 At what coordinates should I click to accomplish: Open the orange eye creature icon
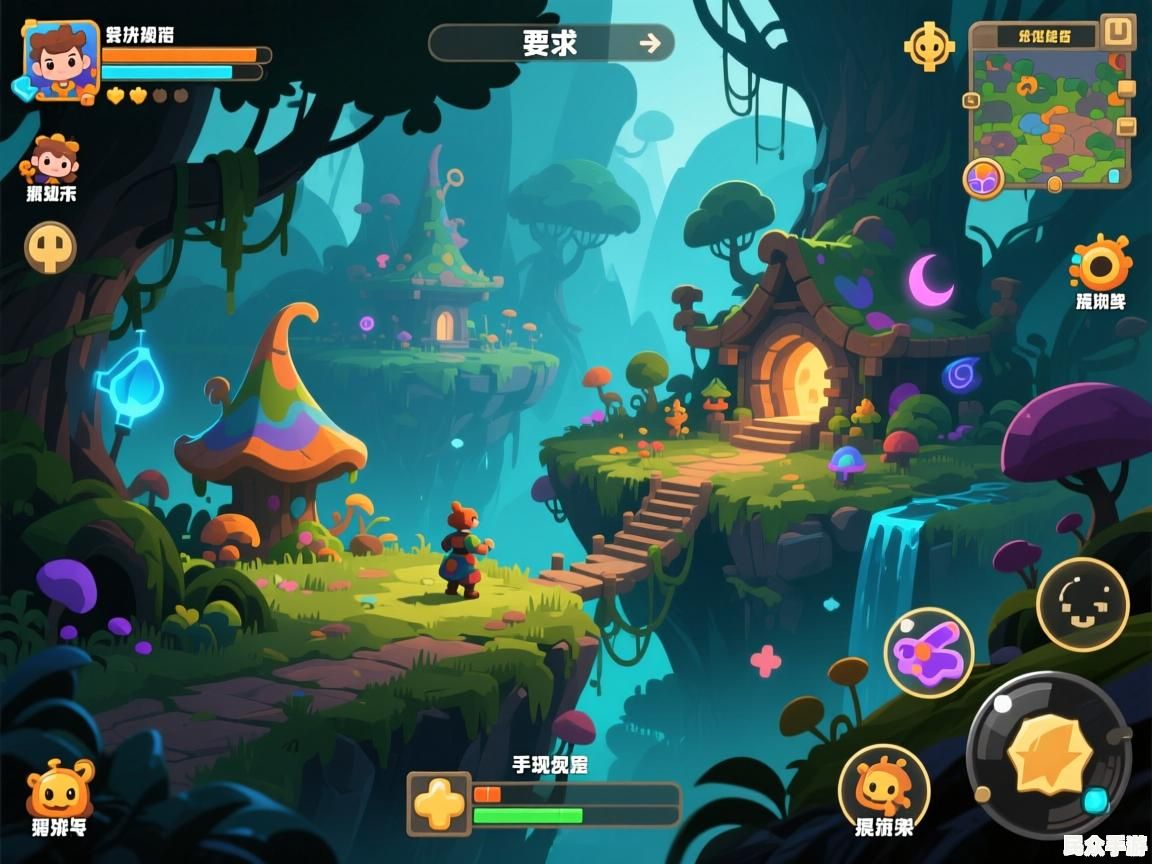(1101, 265)
